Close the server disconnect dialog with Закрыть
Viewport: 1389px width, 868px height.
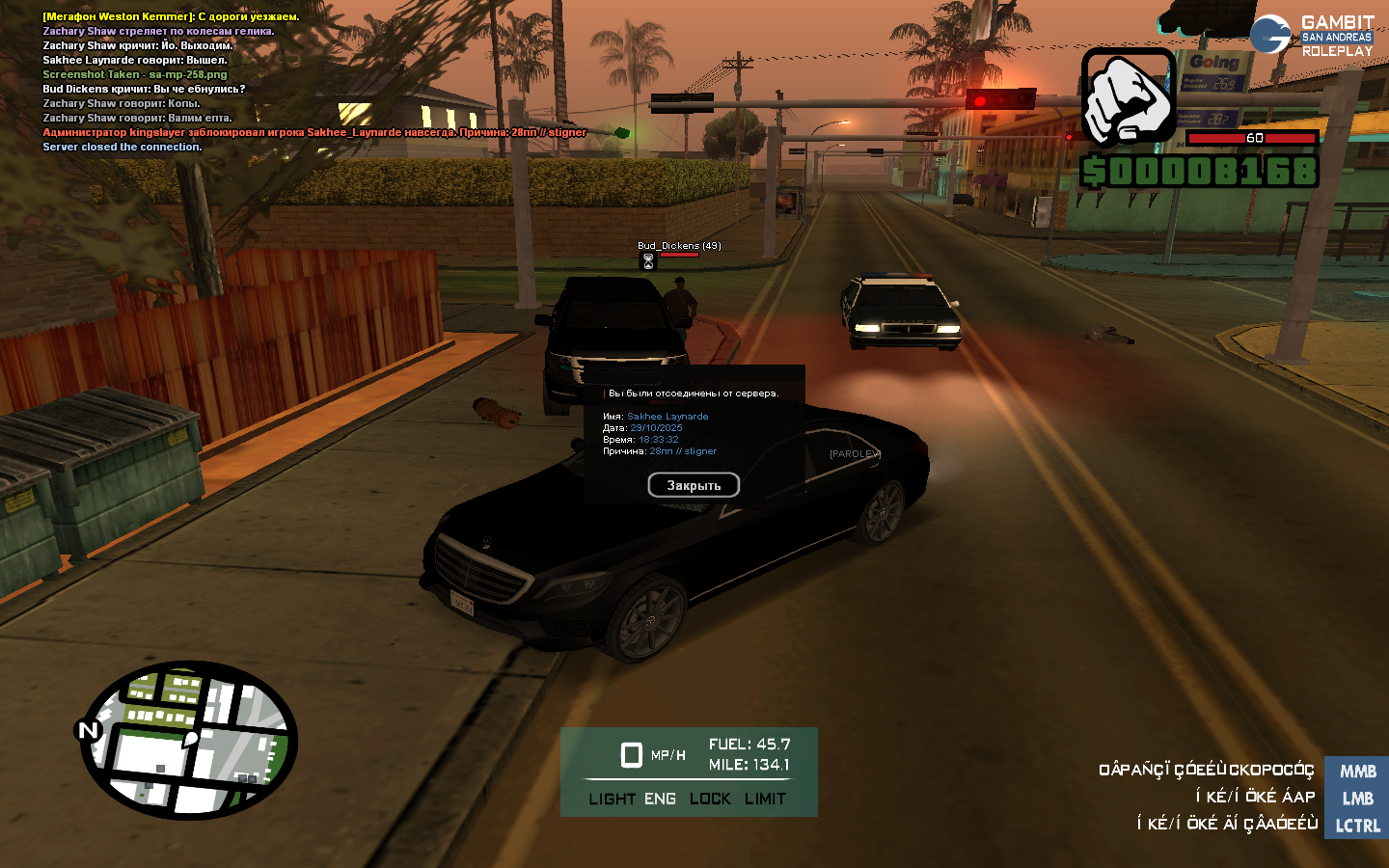click(x=694, y=485)
